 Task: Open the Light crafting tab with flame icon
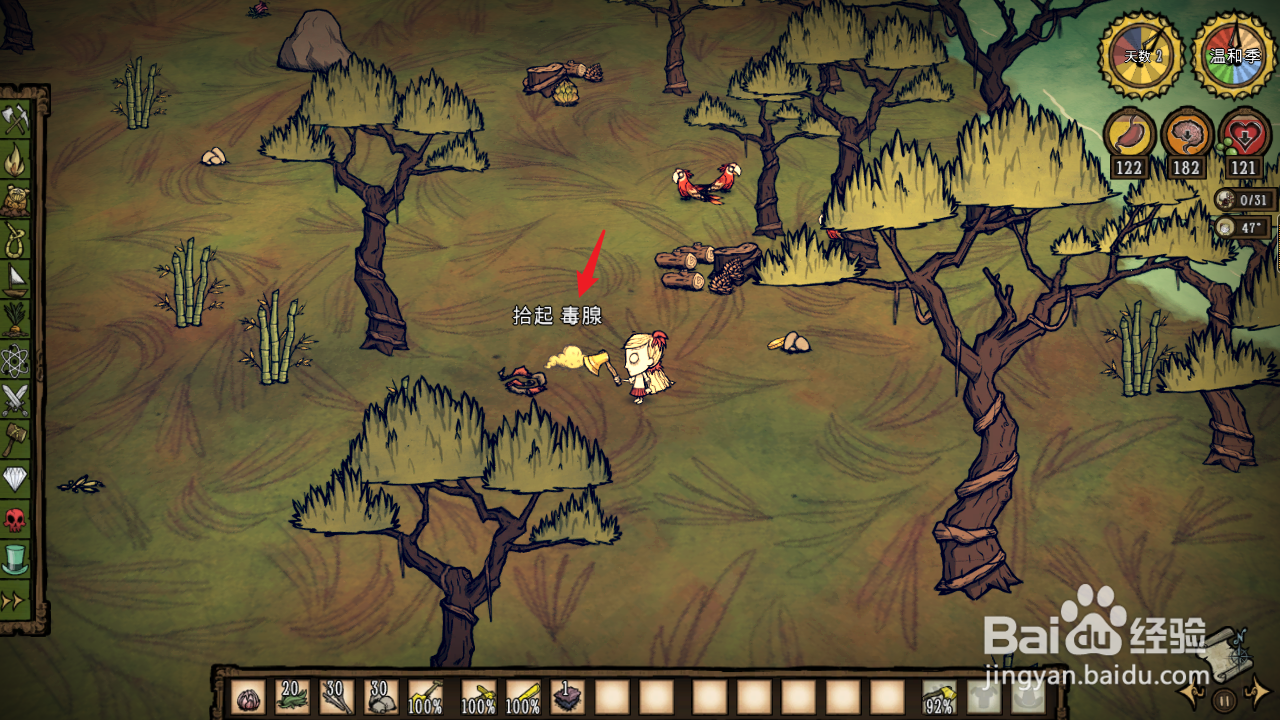click(x=17, y=159)
